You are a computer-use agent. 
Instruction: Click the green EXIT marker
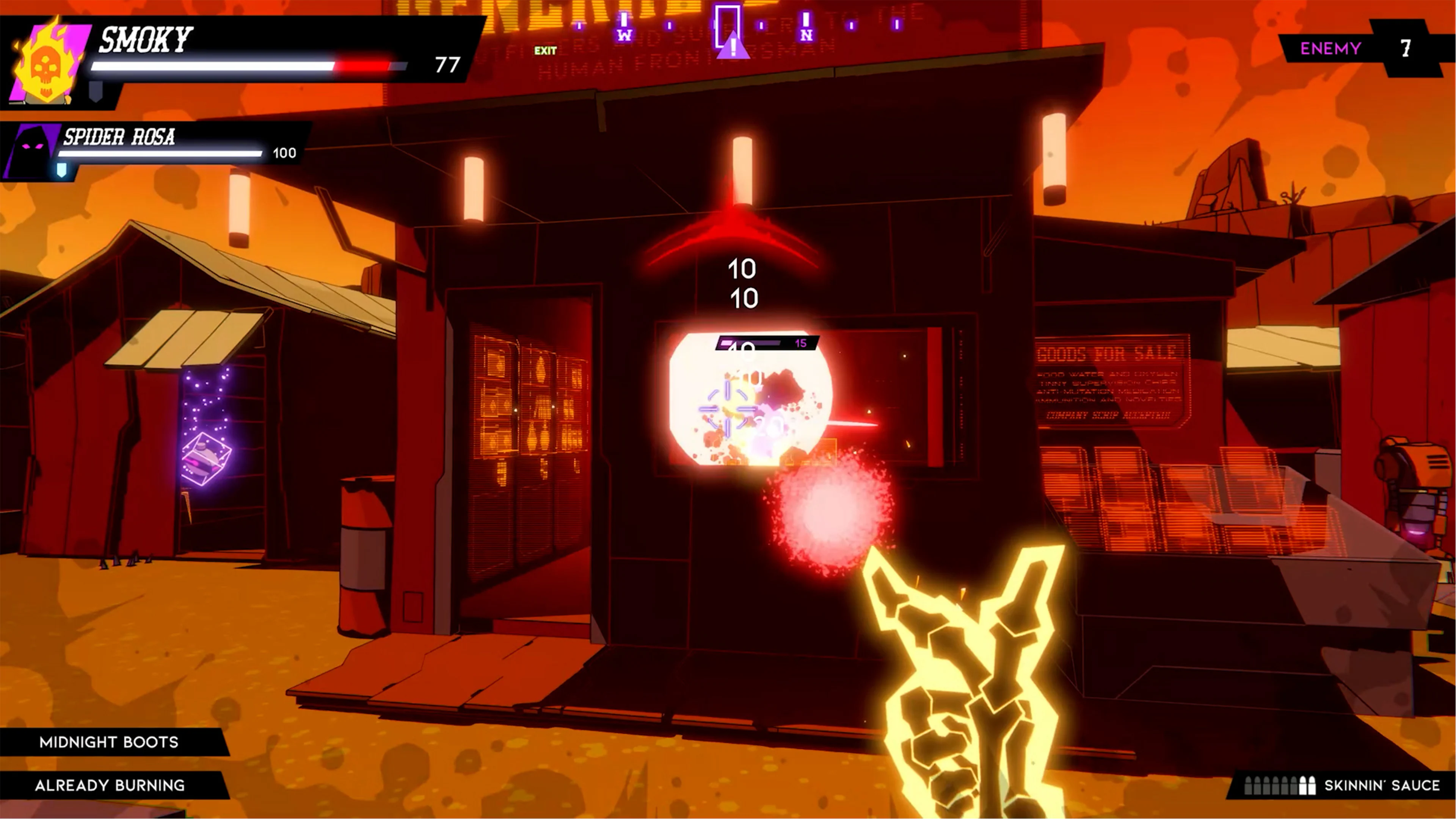546,51
